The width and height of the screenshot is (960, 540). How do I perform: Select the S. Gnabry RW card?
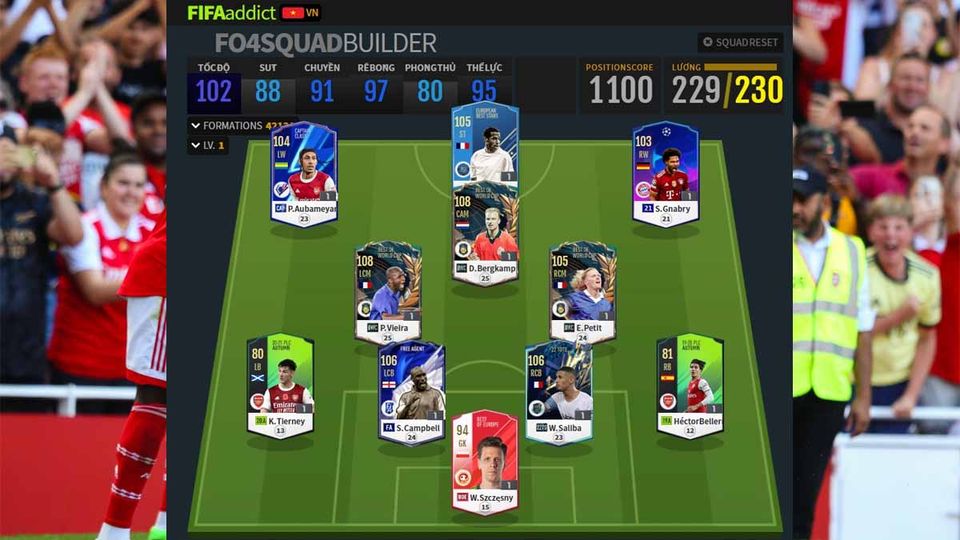tap(665, 173)
